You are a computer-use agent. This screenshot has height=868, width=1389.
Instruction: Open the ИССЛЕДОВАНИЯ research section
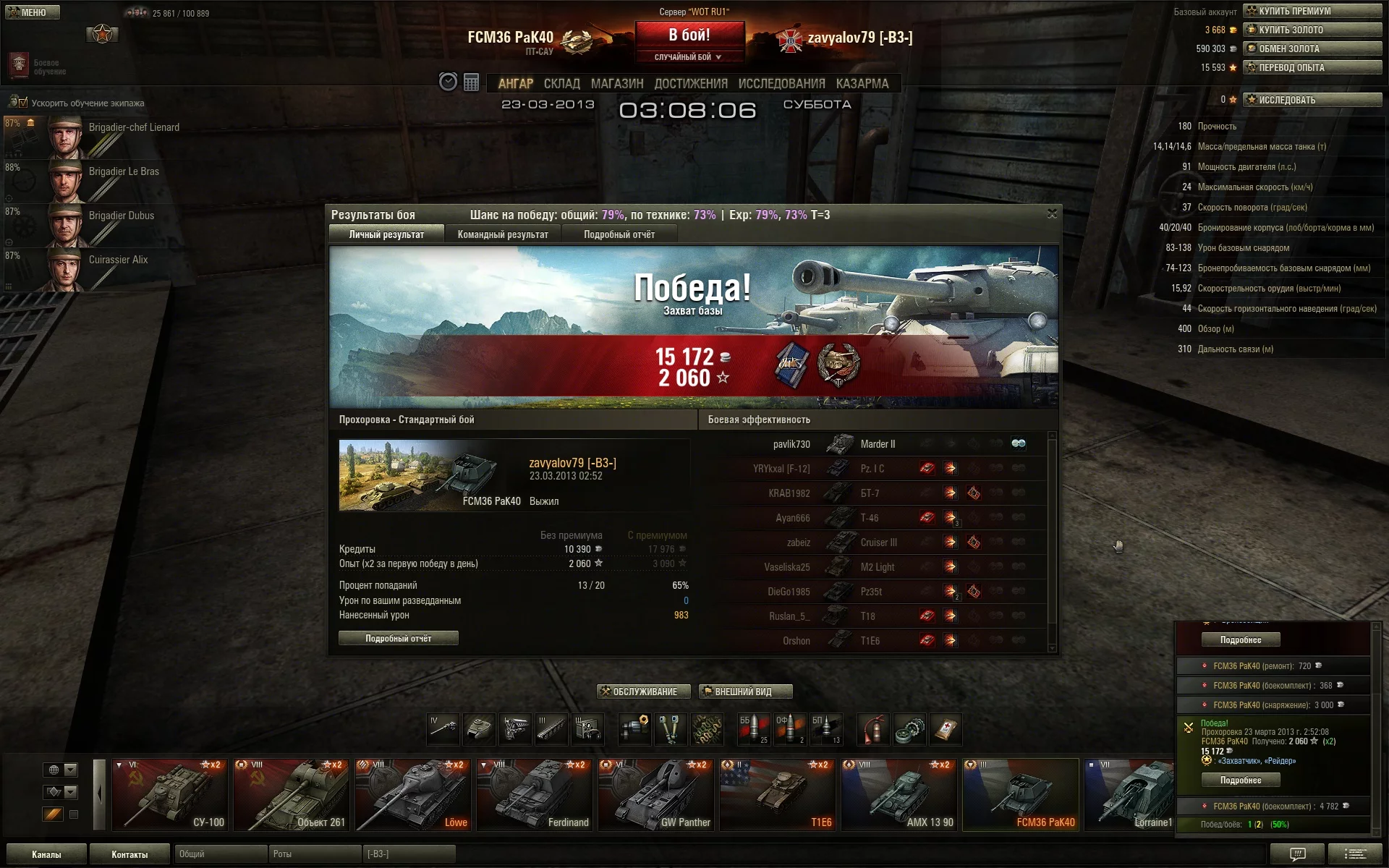(781, 84)
